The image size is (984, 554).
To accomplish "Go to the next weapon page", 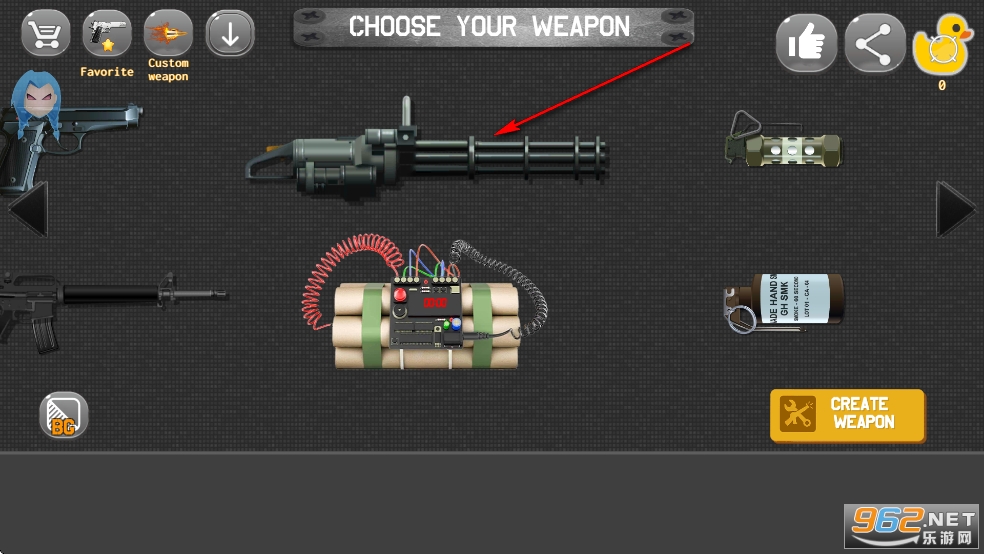I will coord(954,209).
